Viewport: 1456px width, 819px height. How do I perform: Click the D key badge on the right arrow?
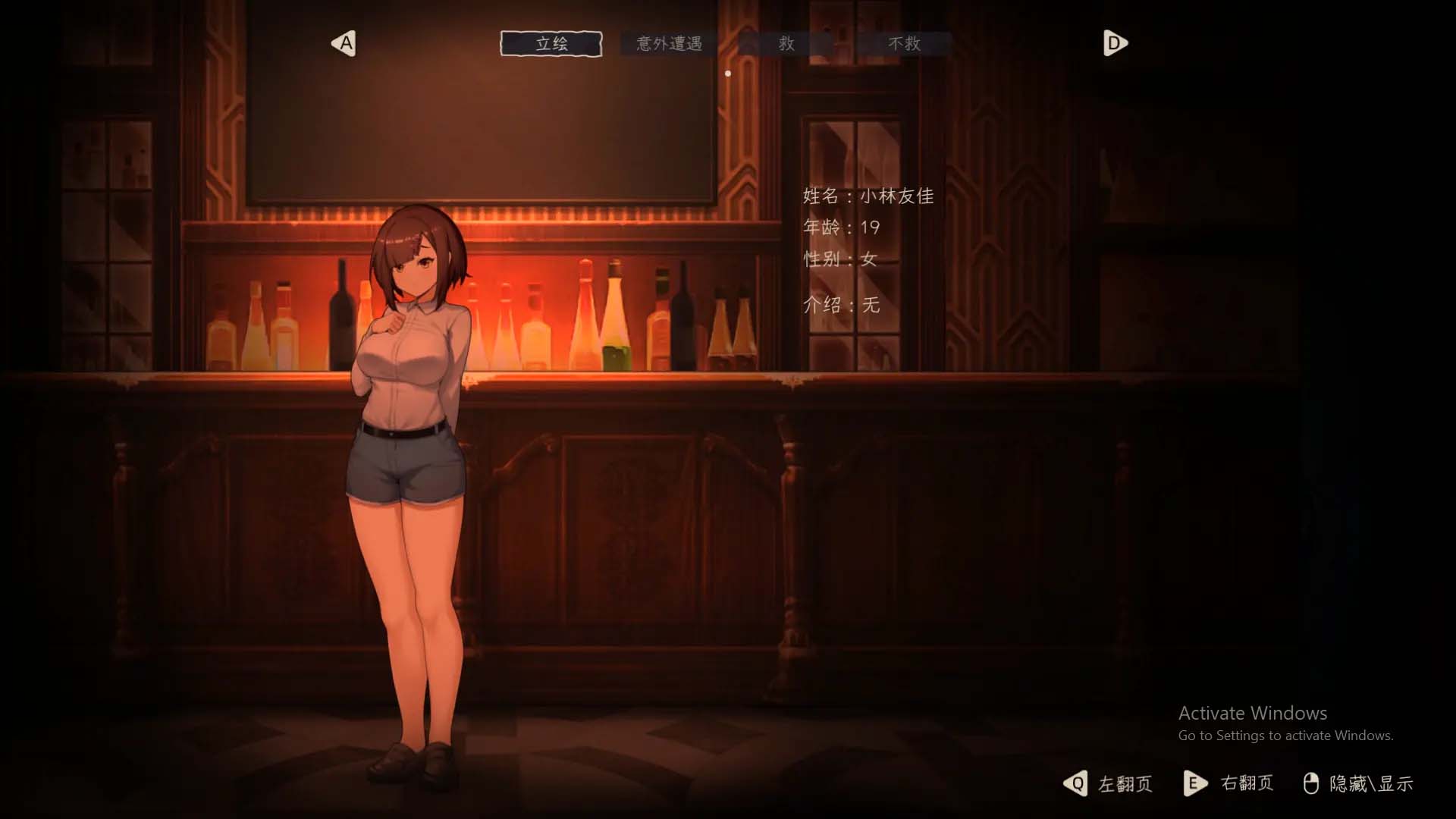(1113, 43)
